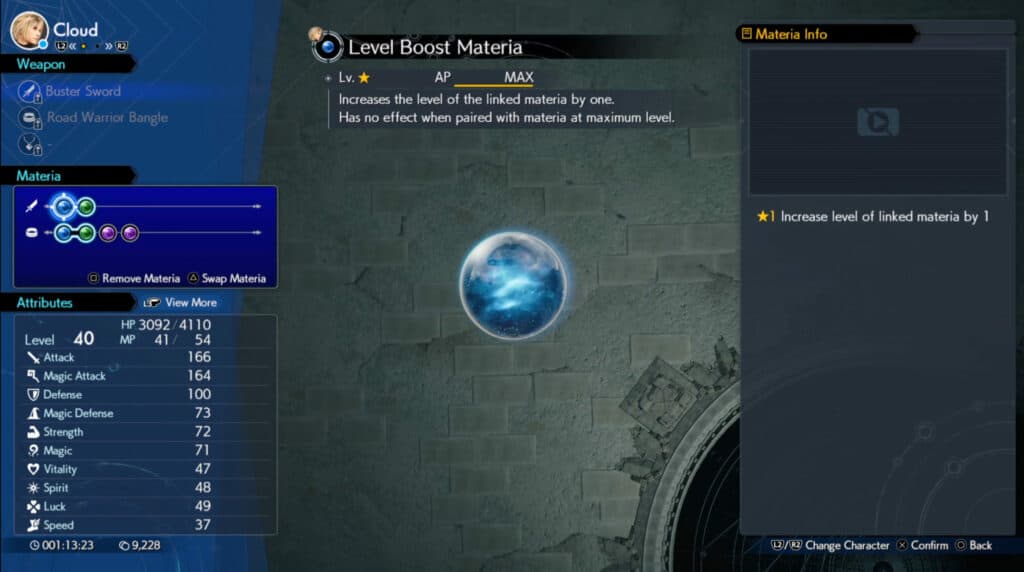Click Cloud's character portrait
Image resolution: width=1024 pixels, height=572 pixels.
28,30
